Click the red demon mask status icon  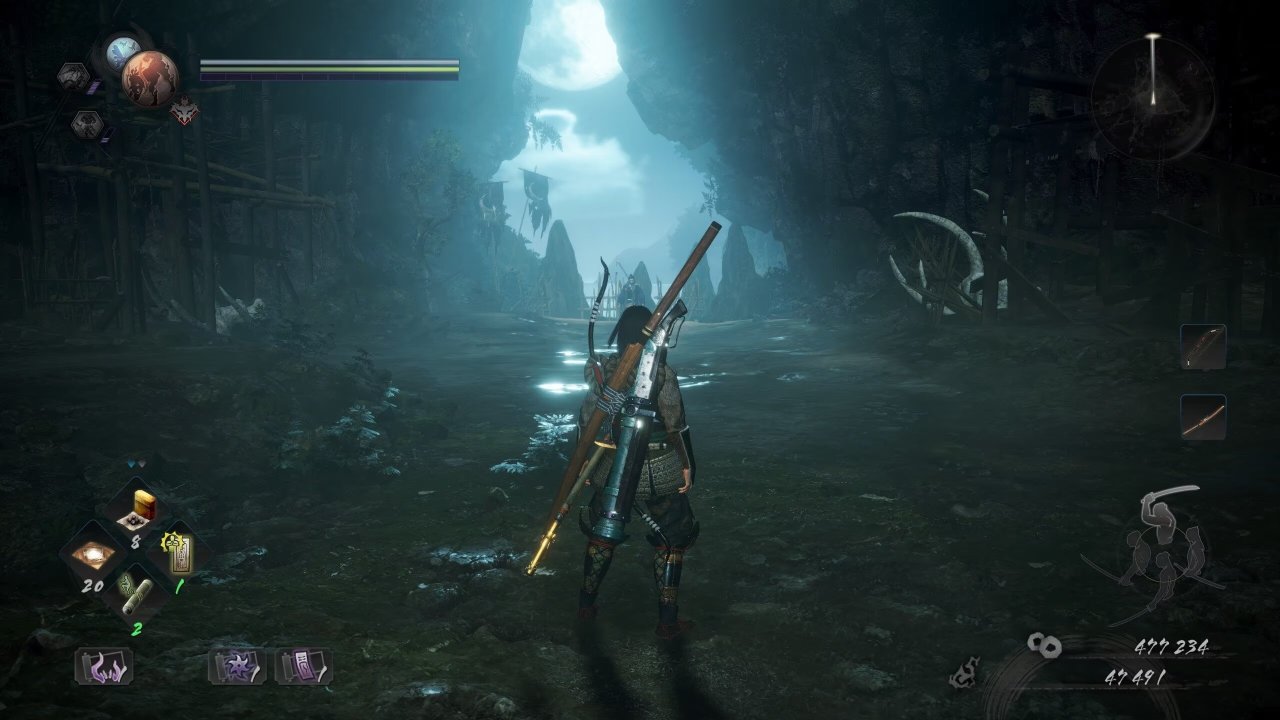[184, 111]
